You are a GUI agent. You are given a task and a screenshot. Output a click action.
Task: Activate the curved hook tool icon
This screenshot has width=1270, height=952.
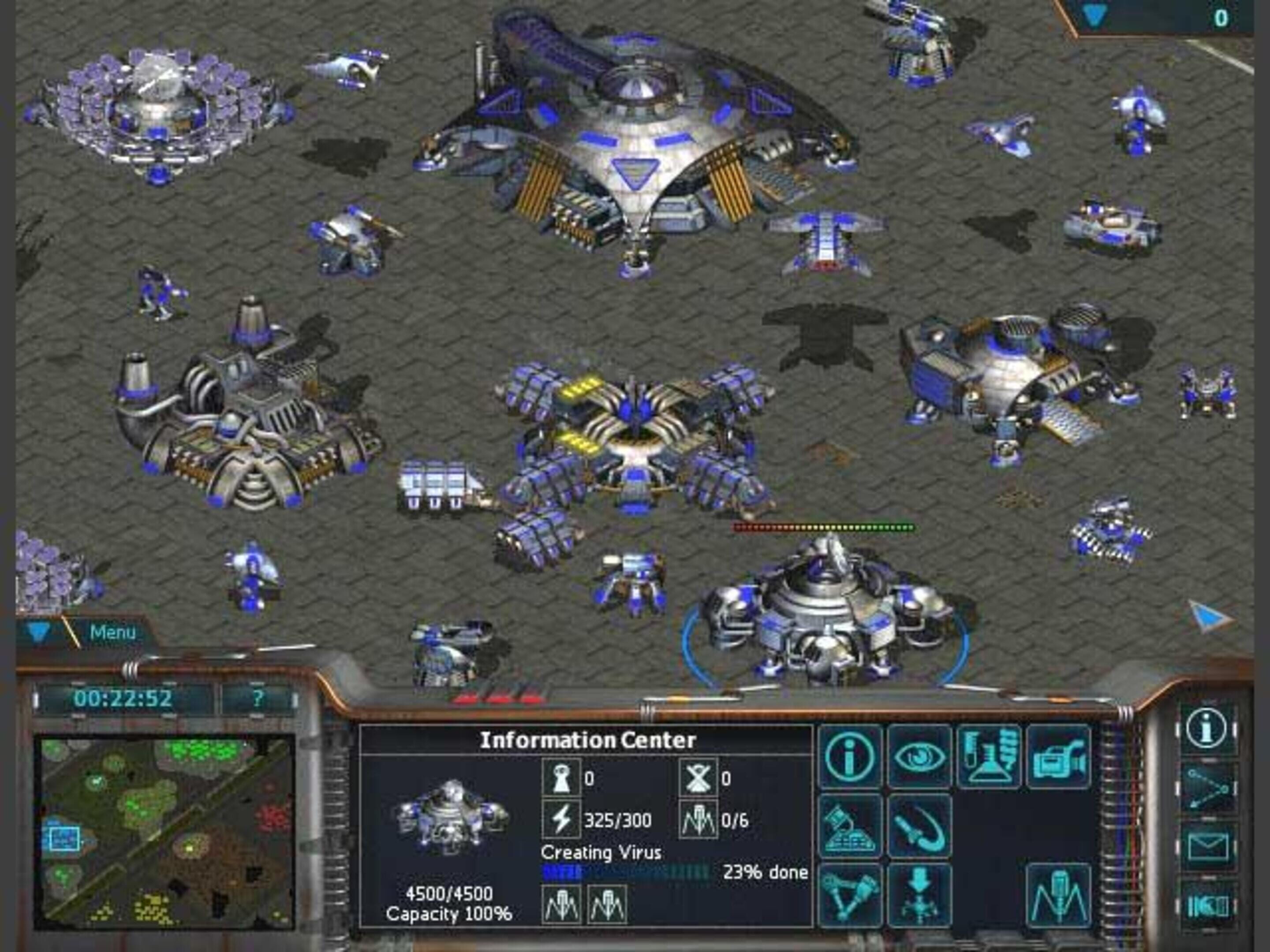pyautogui.click(x=920, y=826)
